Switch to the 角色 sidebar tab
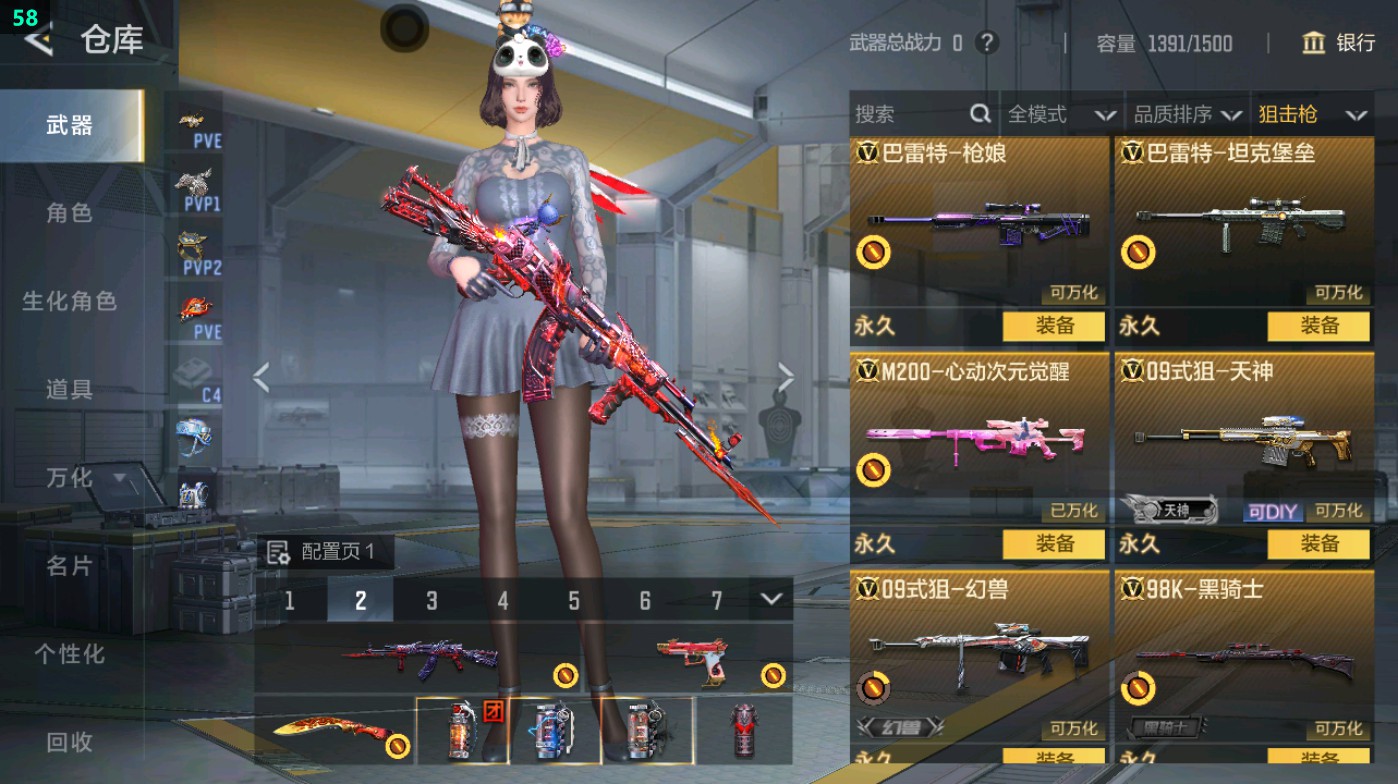 pos(70,214)
